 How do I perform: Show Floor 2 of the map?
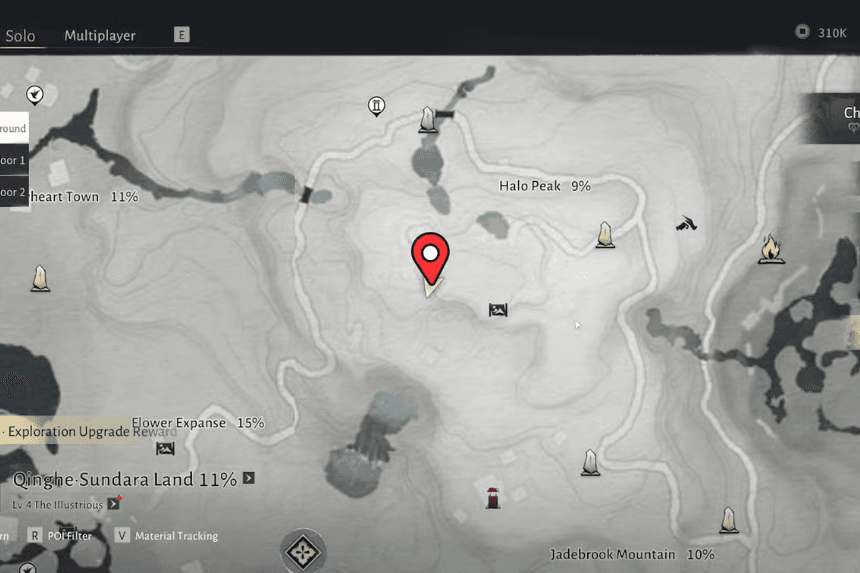pos(13,192)
